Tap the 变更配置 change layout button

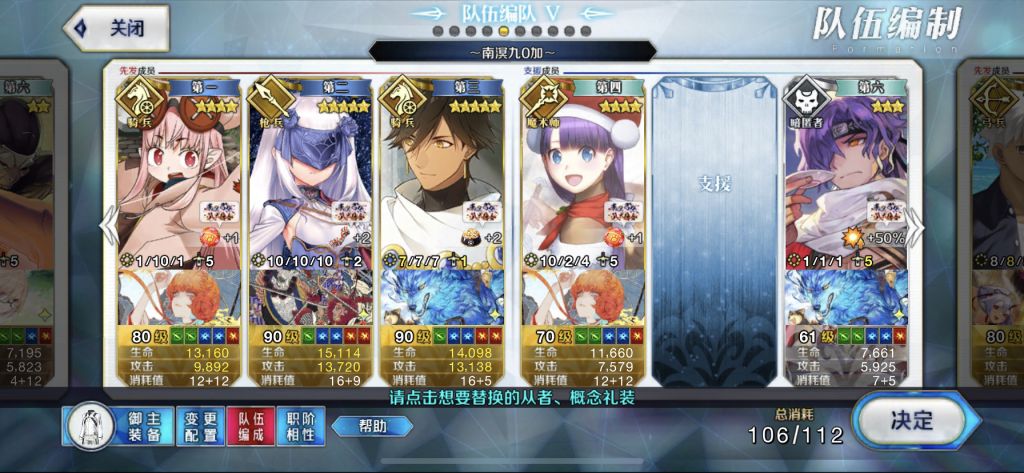pyautogui.click(x=200, y=427)
